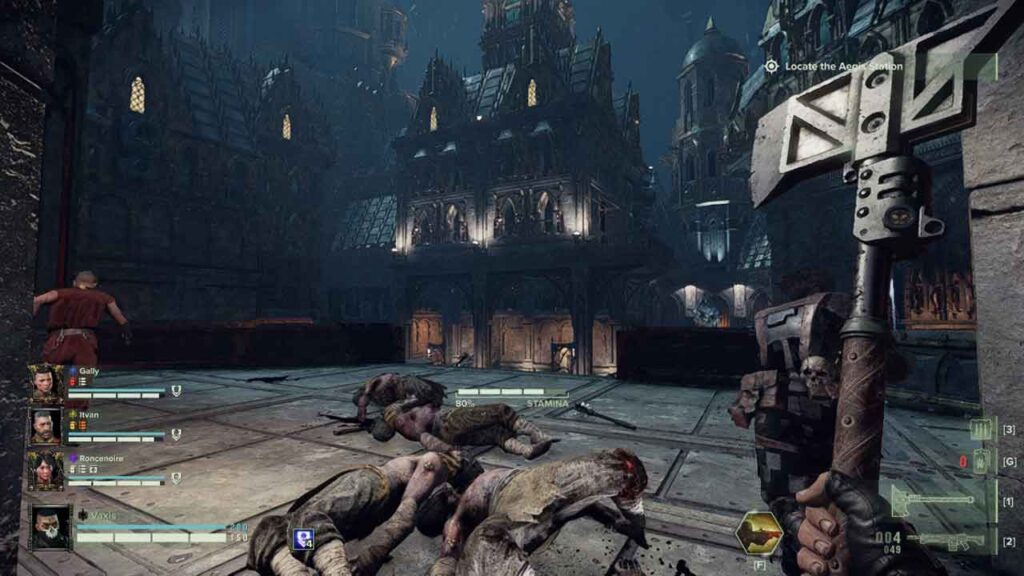The height and width of the screenshot is (576, 1024).
Task: Activate the hexagonal combat ability icon
Action: (758, 534)
